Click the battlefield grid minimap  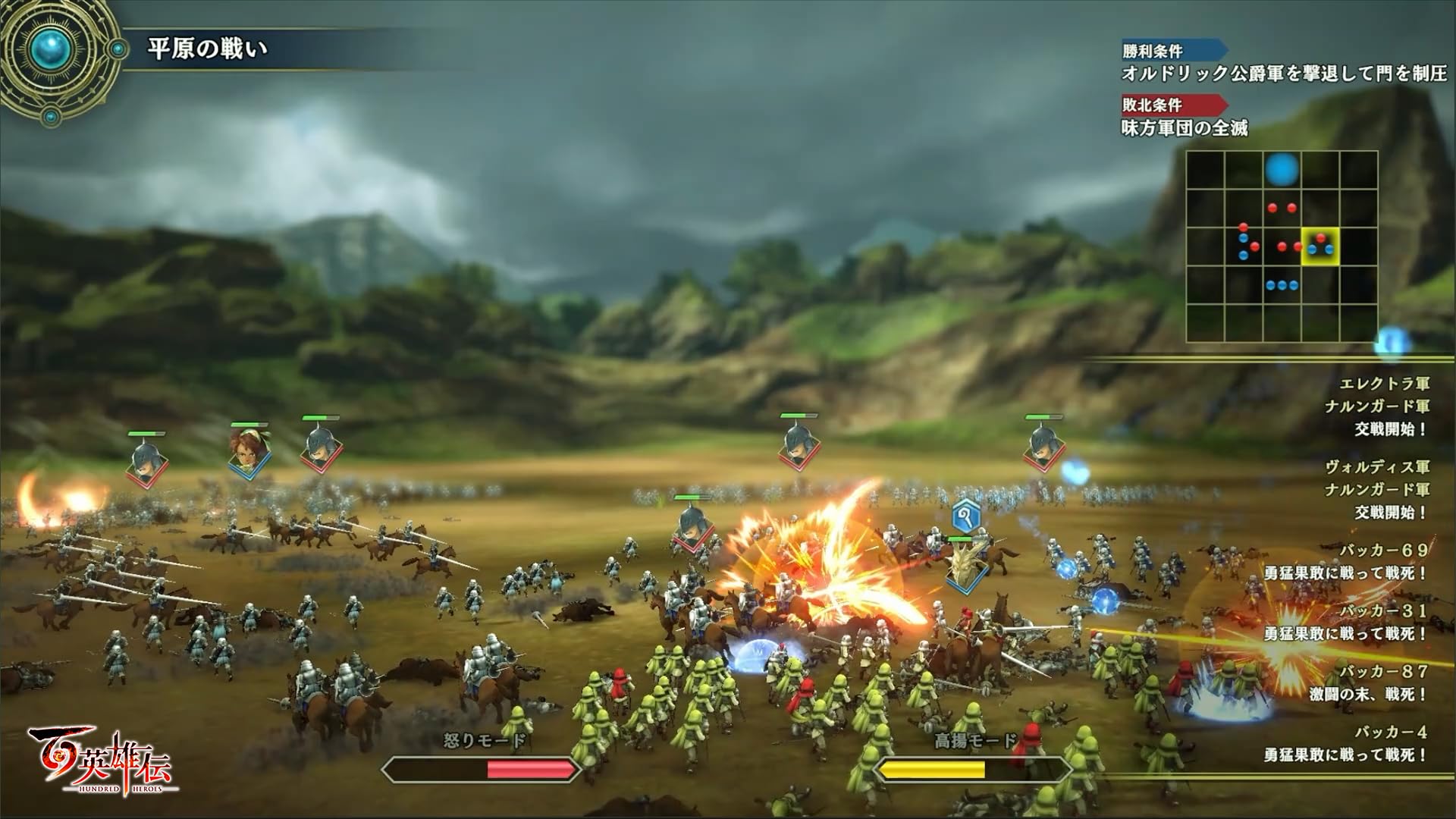(1282, 246)
